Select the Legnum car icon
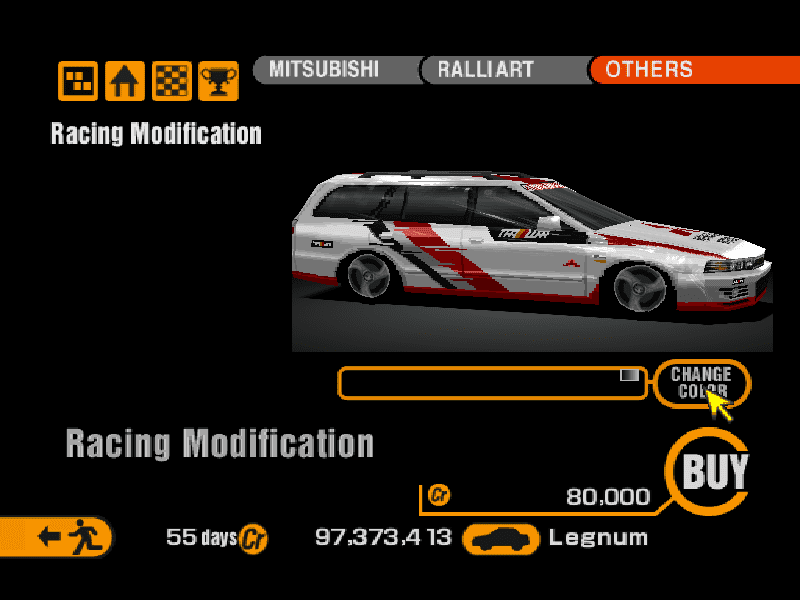Image resolution: width=800 pixels, height=600 pixels. click(x=503, y=538)
